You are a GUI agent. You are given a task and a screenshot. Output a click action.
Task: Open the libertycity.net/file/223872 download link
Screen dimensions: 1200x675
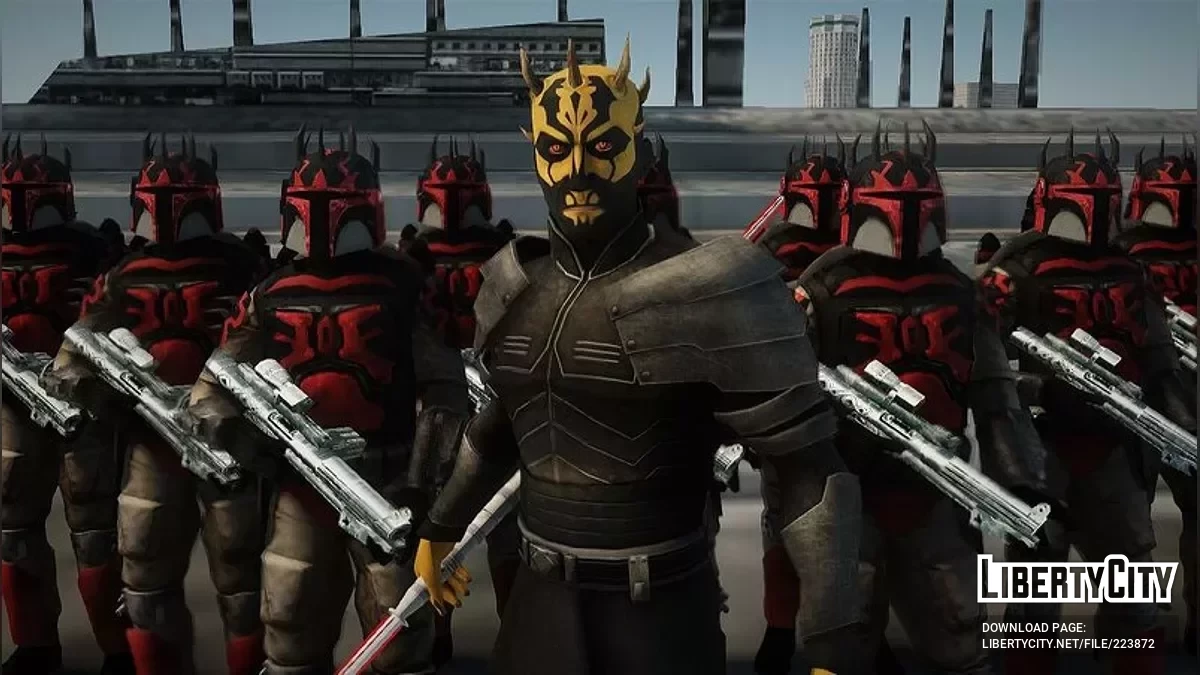[1068, 645]
